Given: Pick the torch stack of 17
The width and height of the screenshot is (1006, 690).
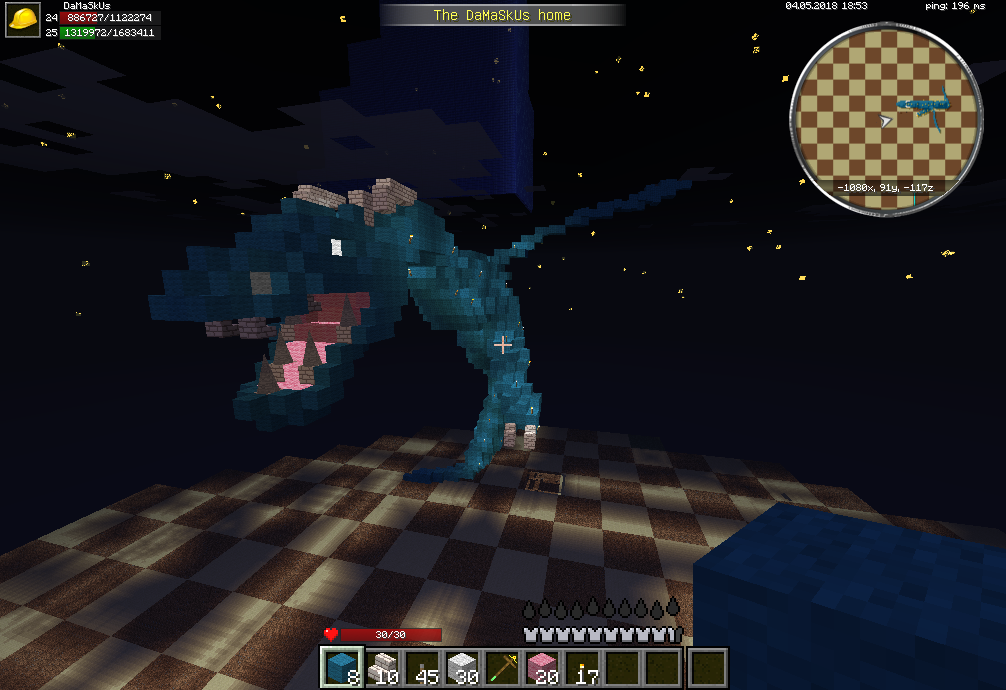Looking at the screenshot, I should pyautogui.click(x=582, y=667).
